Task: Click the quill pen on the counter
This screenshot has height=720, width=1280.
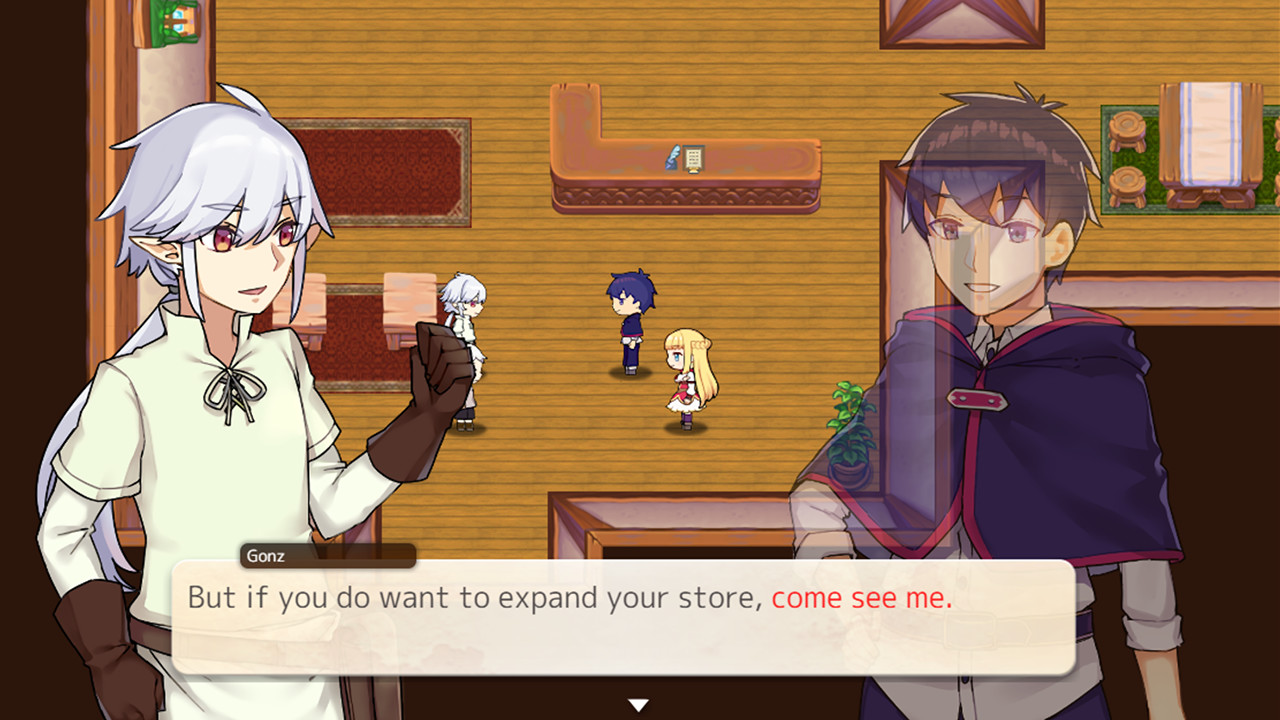Action: click(672, 157)
